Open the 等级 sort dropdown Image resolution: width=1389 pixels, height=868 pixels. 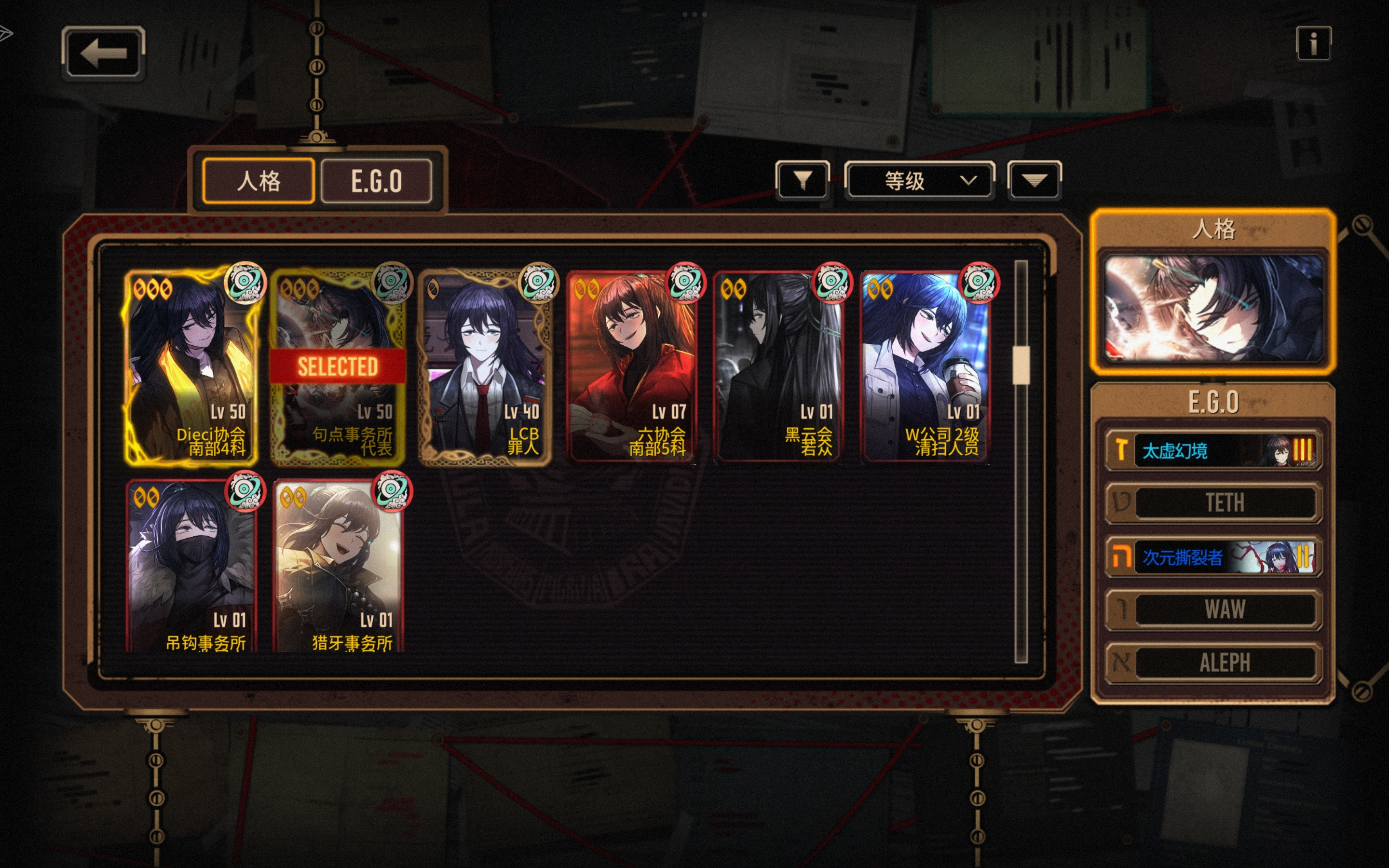(x=919, y=181)
